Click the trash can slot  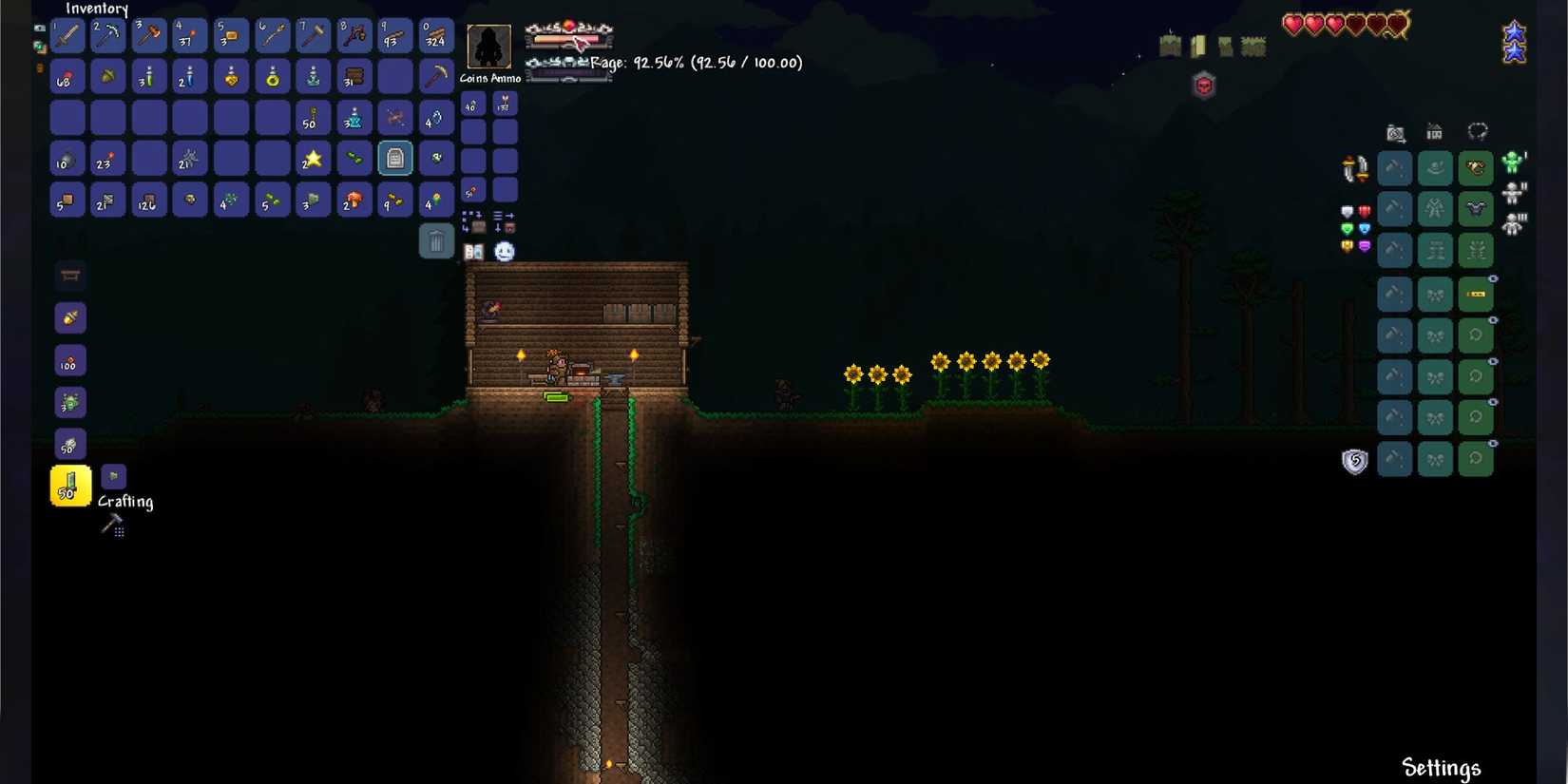(x=436, y=241)
